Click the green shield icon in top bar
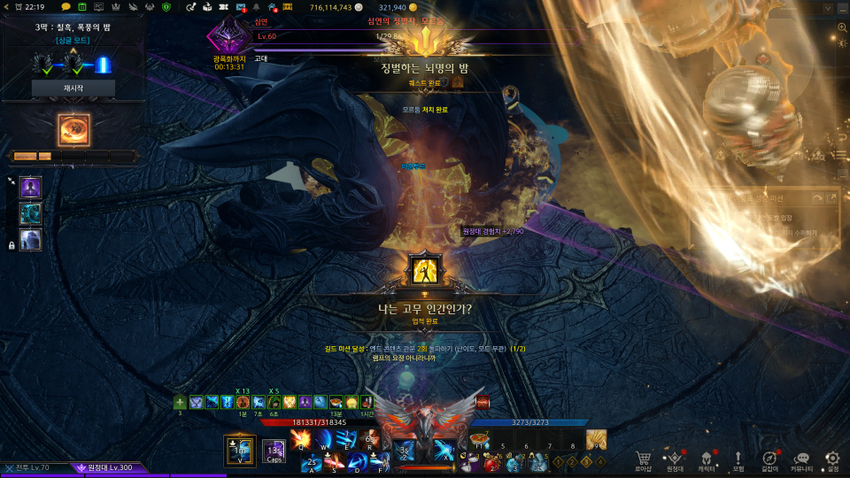 click(166, 7)
